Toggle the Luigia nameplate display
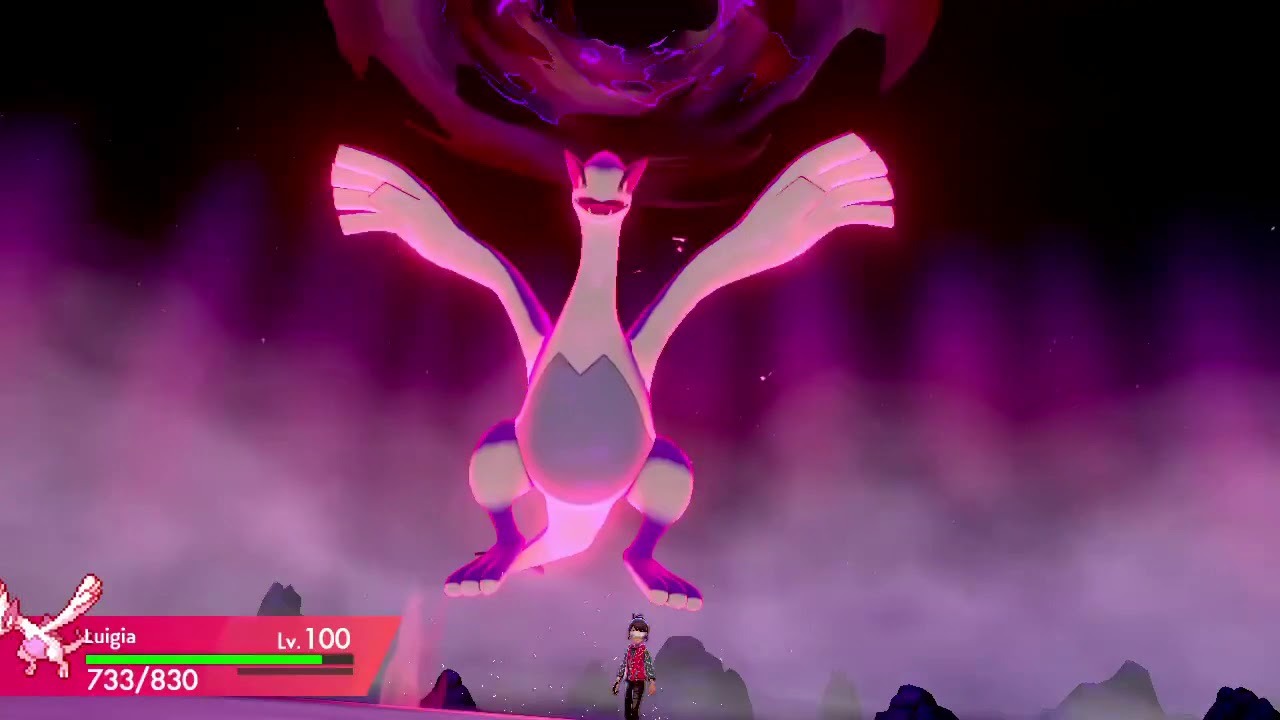This screenshot has height=720, width=1280. tap(110, 637)
